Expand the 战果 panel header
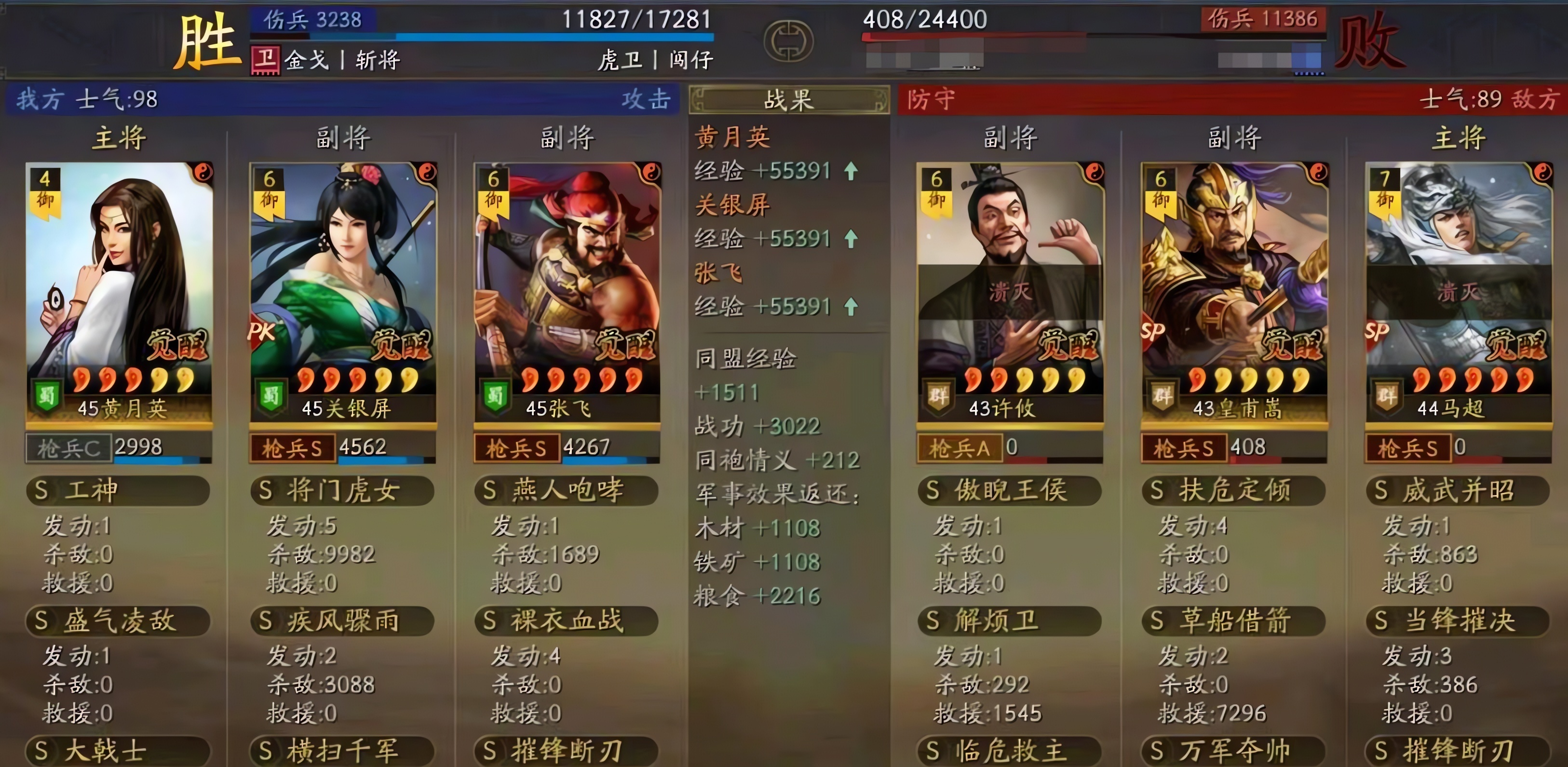The image size is (1568, 767). click(x=788, y=99)
